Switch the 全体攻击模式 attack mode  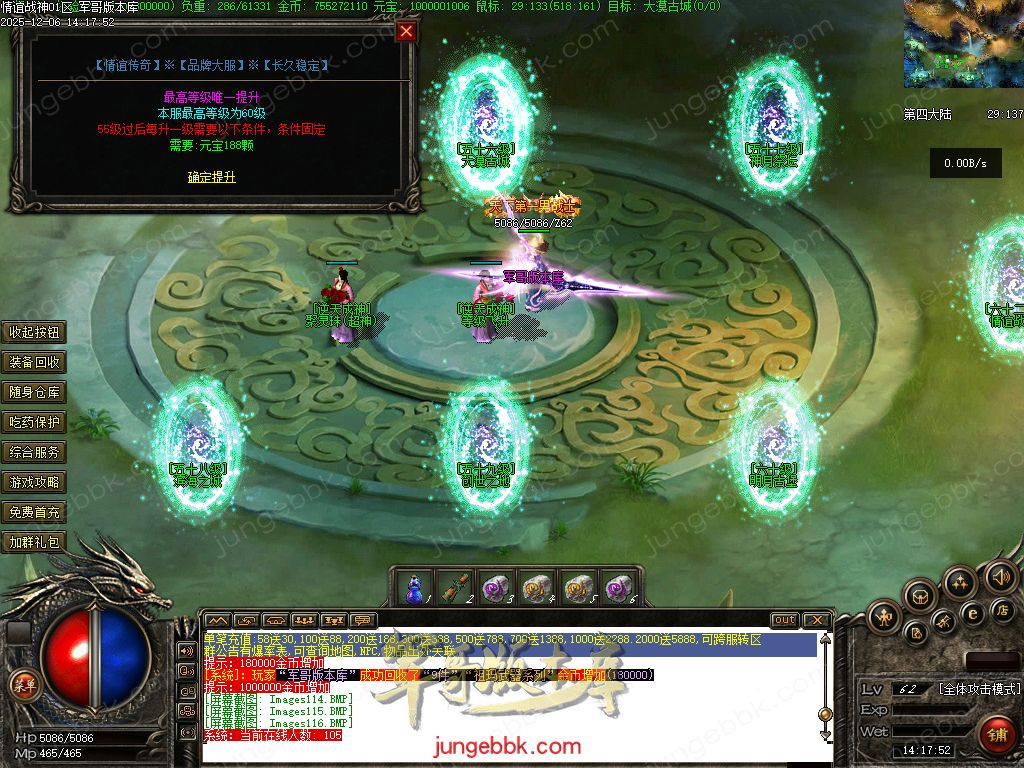click(979, 689)
